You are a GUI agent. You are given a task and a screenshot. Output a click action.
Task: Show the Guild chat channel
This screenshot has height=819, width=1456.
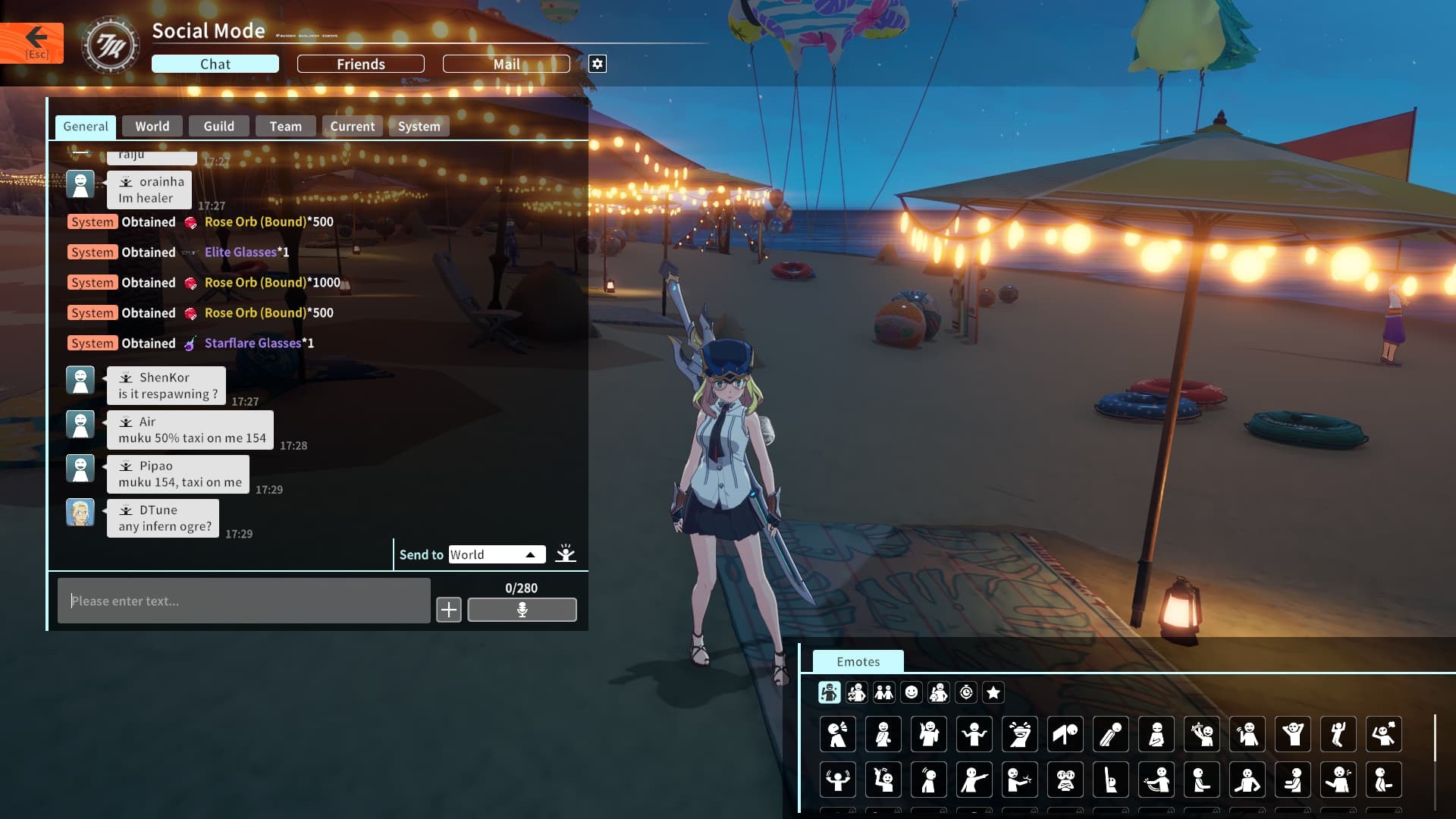click(x=218, y=127)
